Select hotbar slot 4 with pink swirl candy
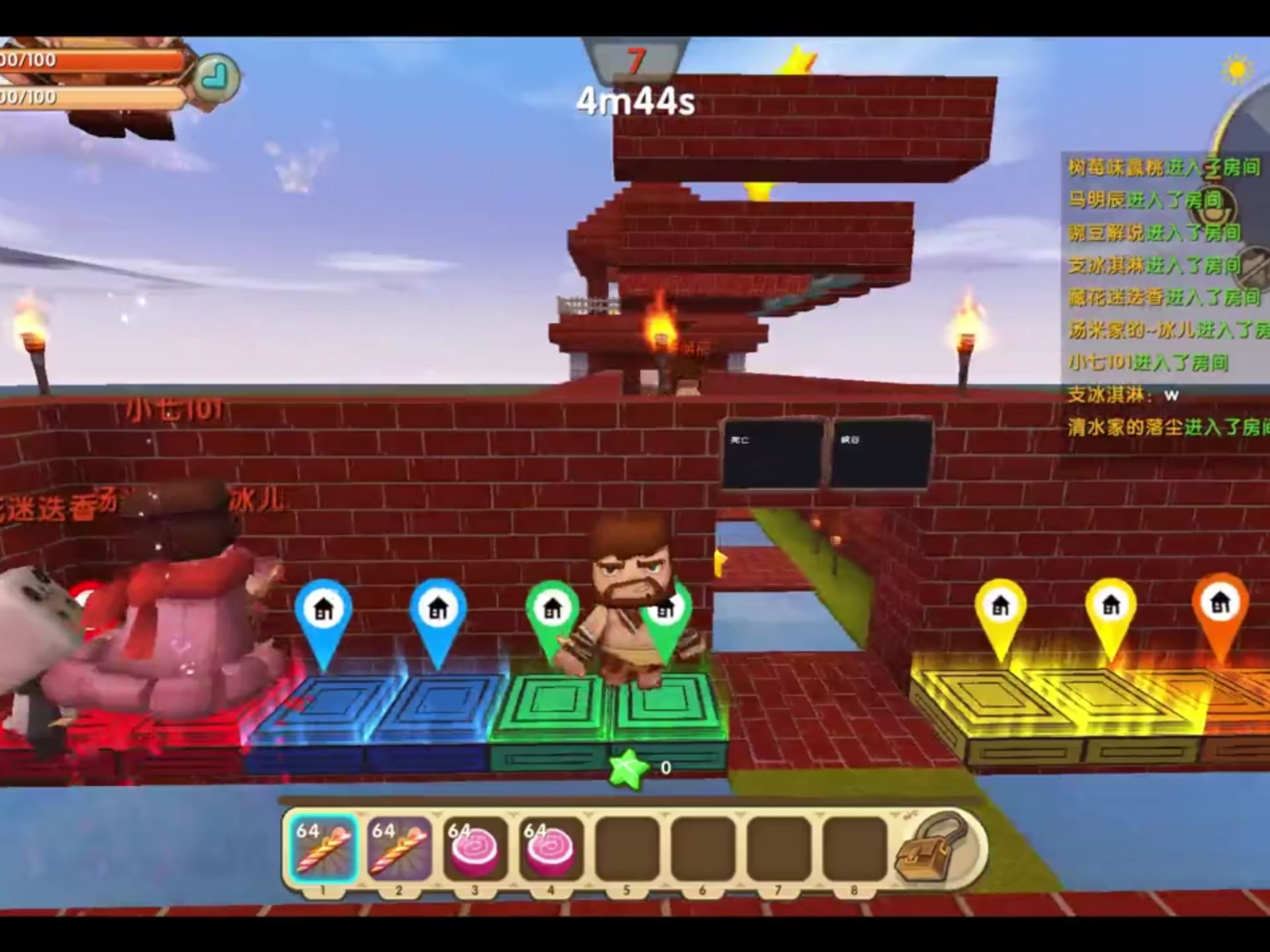 [551, 850]
